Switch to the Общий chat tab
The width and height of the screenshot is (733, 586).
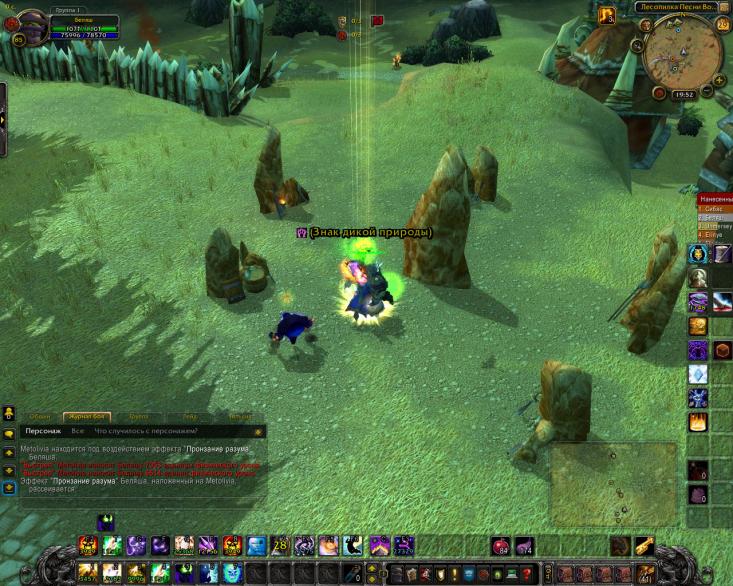coord(39,417)
